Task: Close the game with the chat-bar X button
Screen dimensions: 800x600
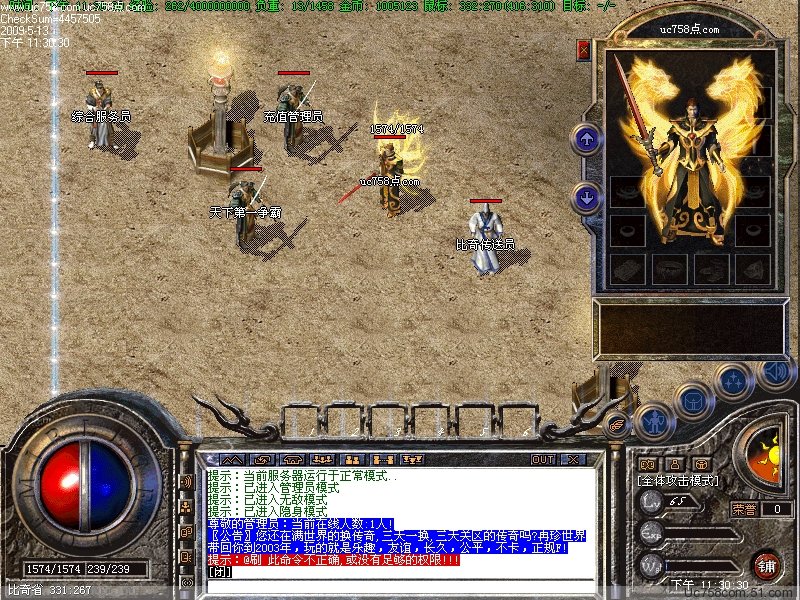Action: (x=573, y=460)
